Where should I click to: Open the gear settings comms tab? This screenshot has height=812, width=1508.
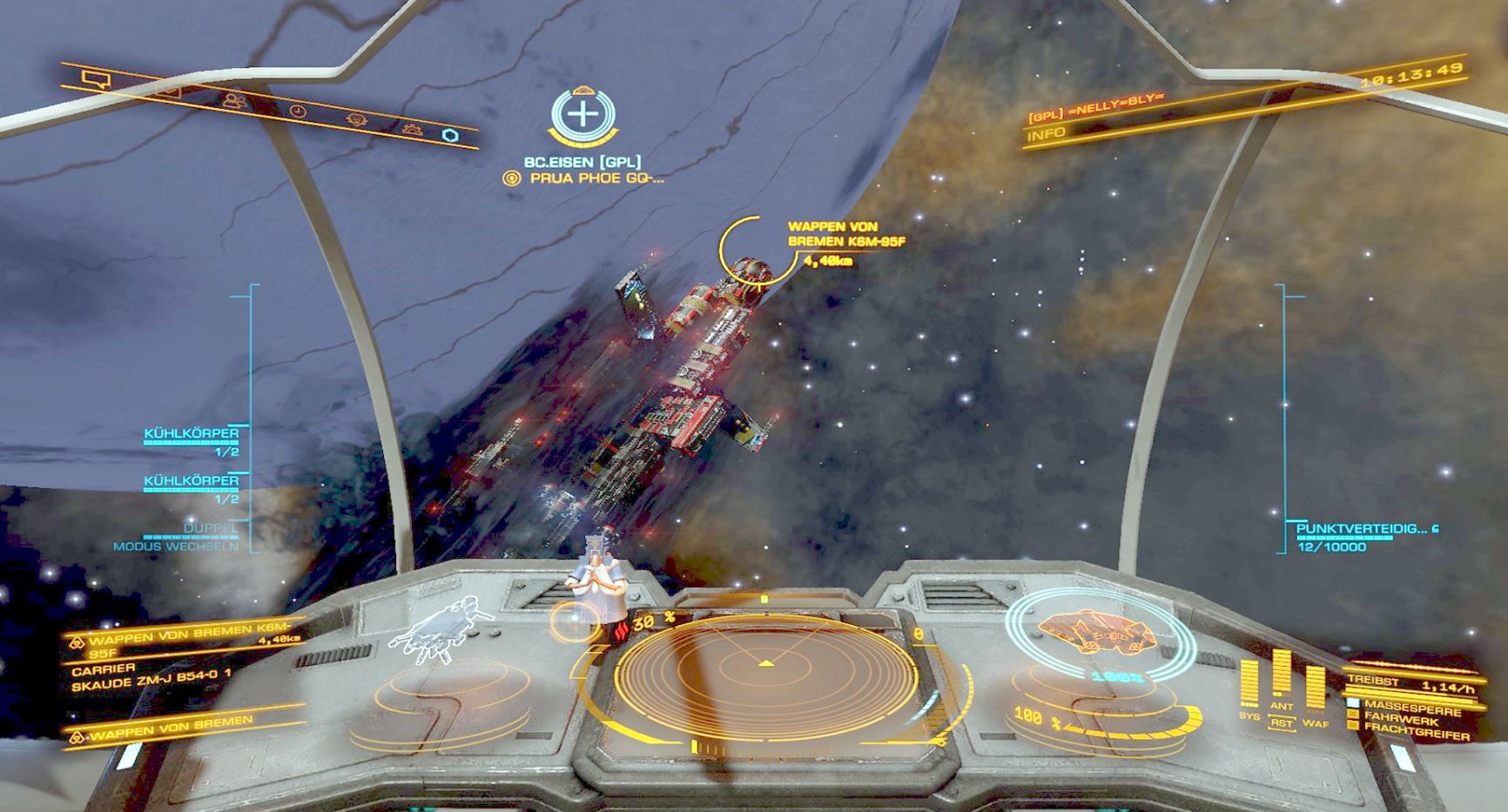click(412, 129)
